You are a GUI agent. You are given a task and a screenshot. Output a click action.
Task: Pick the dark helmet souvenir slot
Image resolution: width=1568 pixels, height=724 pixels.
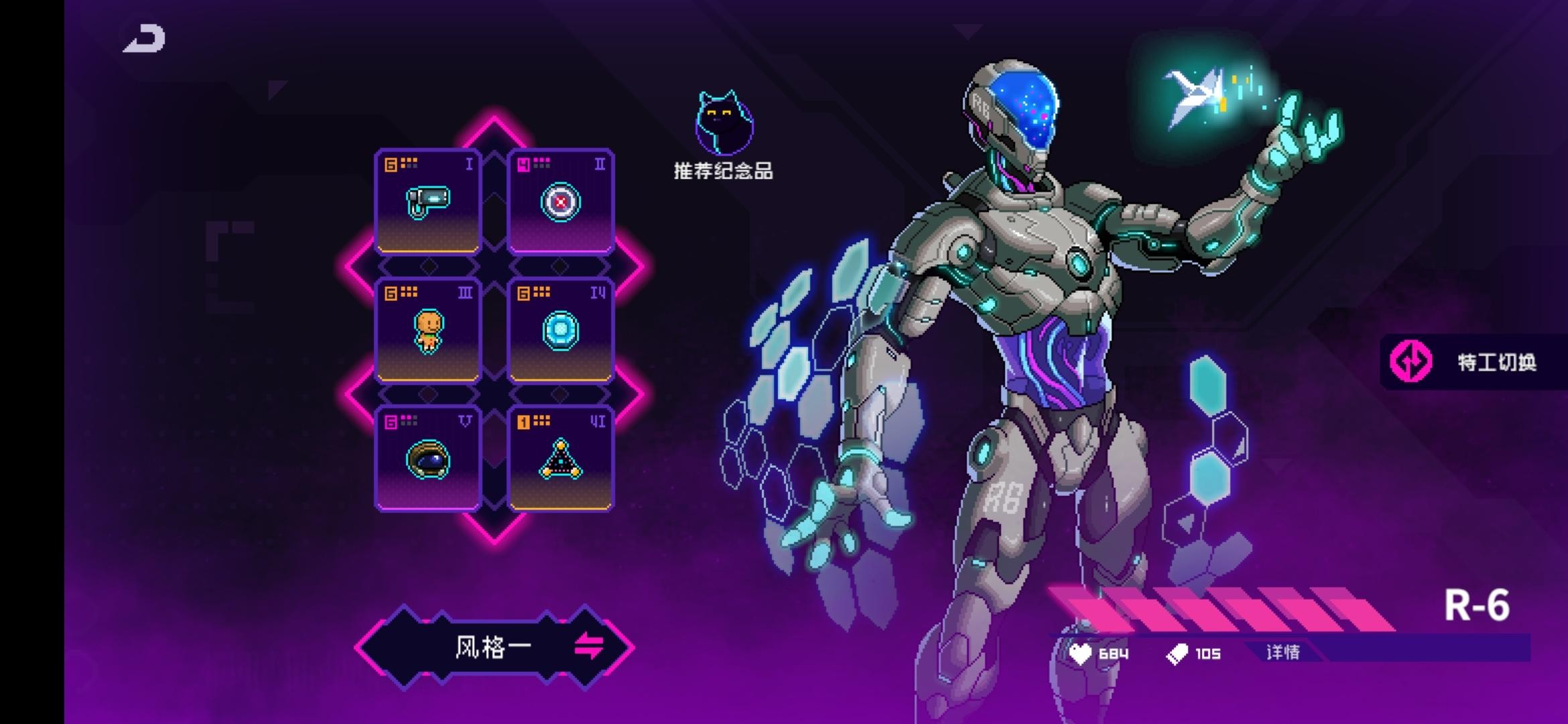point(428,459)
